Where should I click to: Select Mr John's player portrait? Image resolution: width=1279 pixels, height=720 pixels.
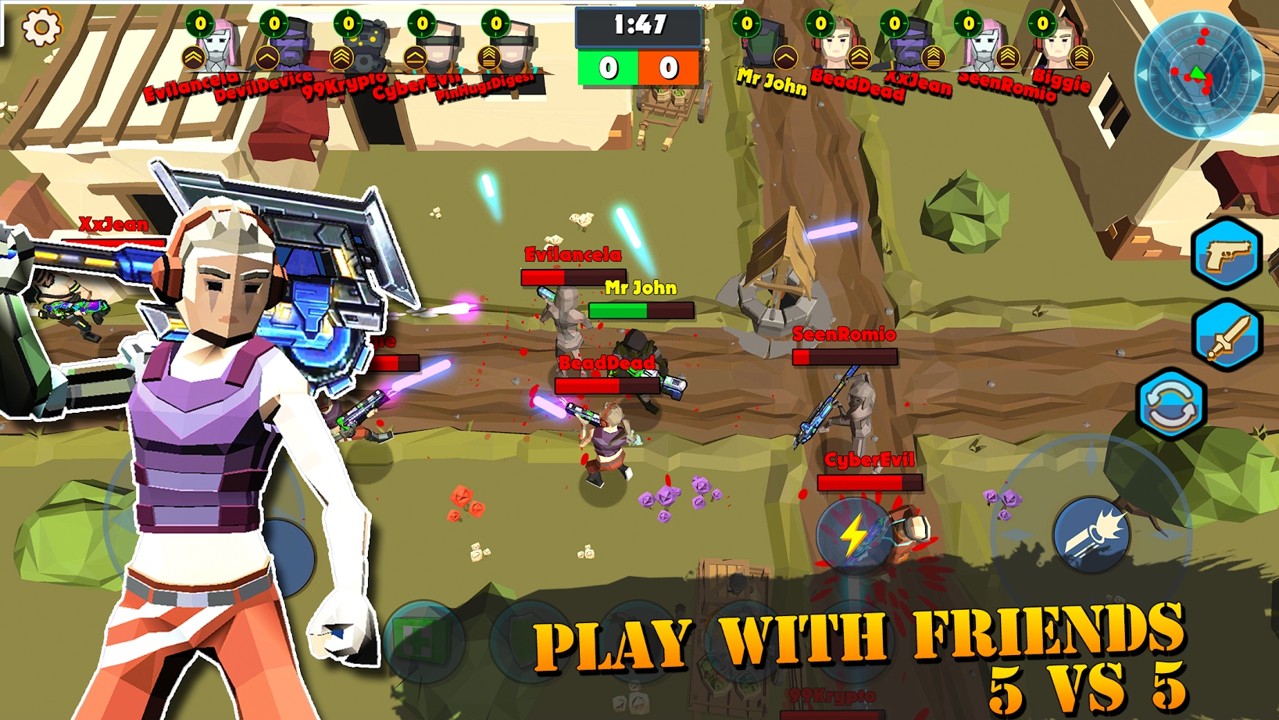click(763, 45)
